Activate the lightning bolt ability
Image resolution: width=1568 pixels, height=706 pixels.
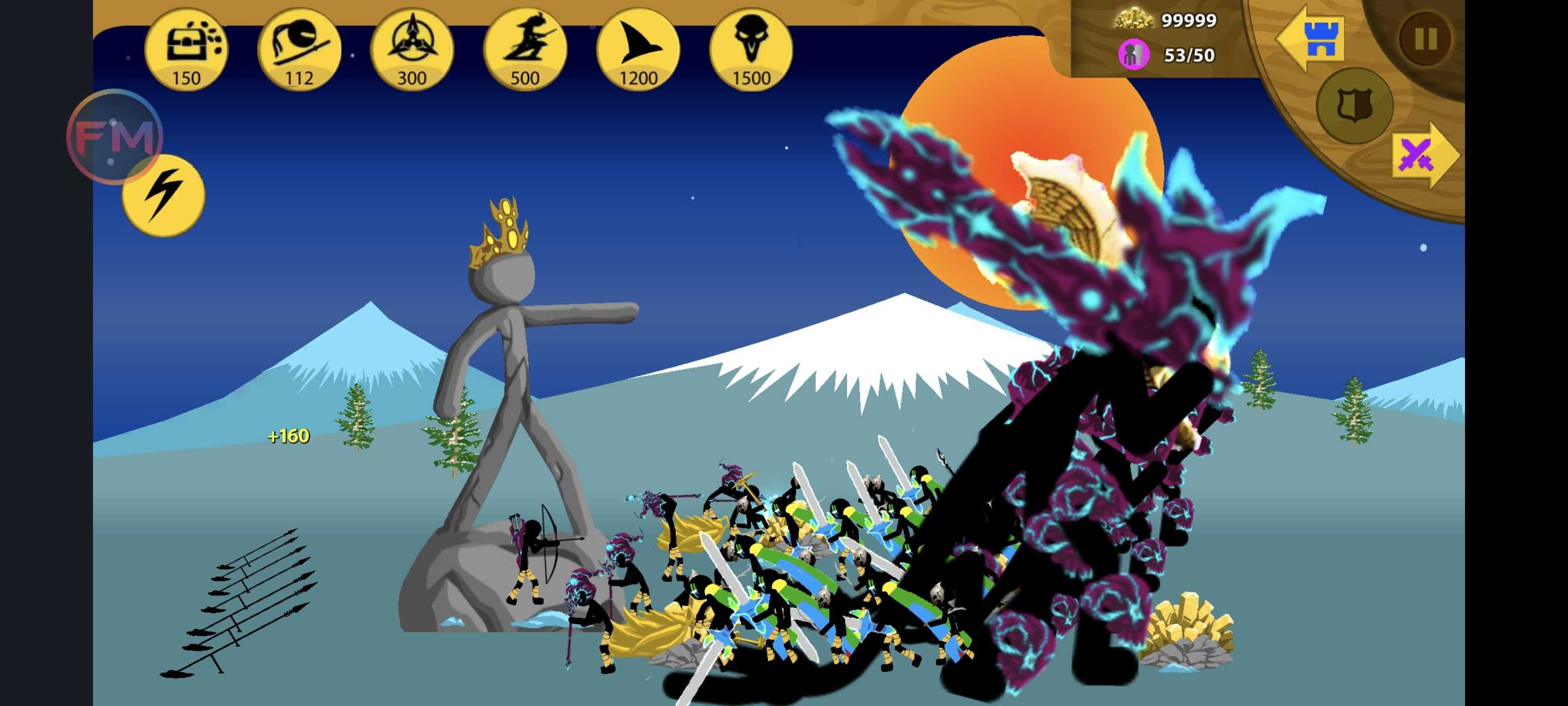[163, 195]
